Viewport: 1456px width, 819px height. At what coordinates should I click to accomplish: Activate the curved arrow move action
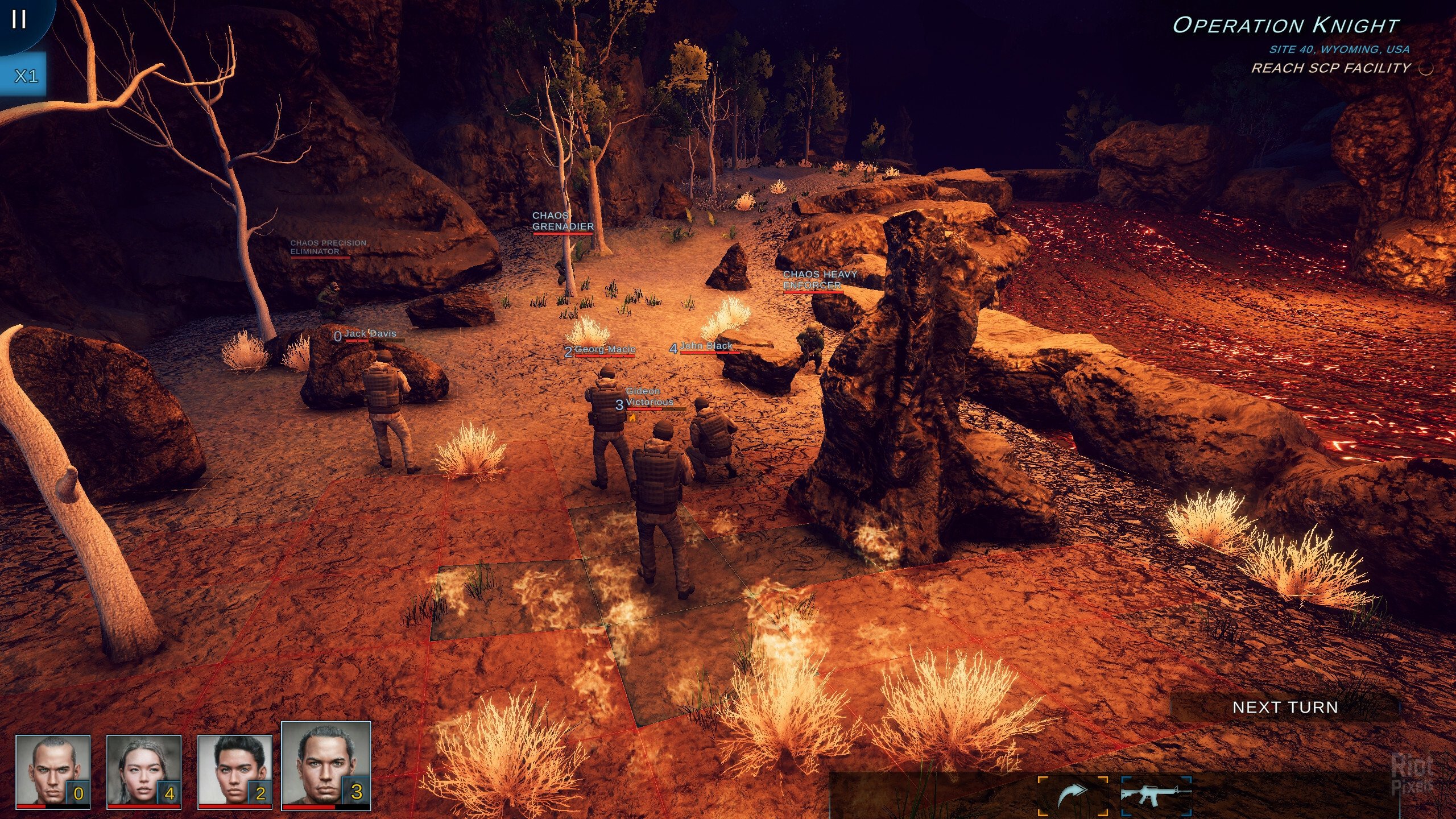point(1073,795)
